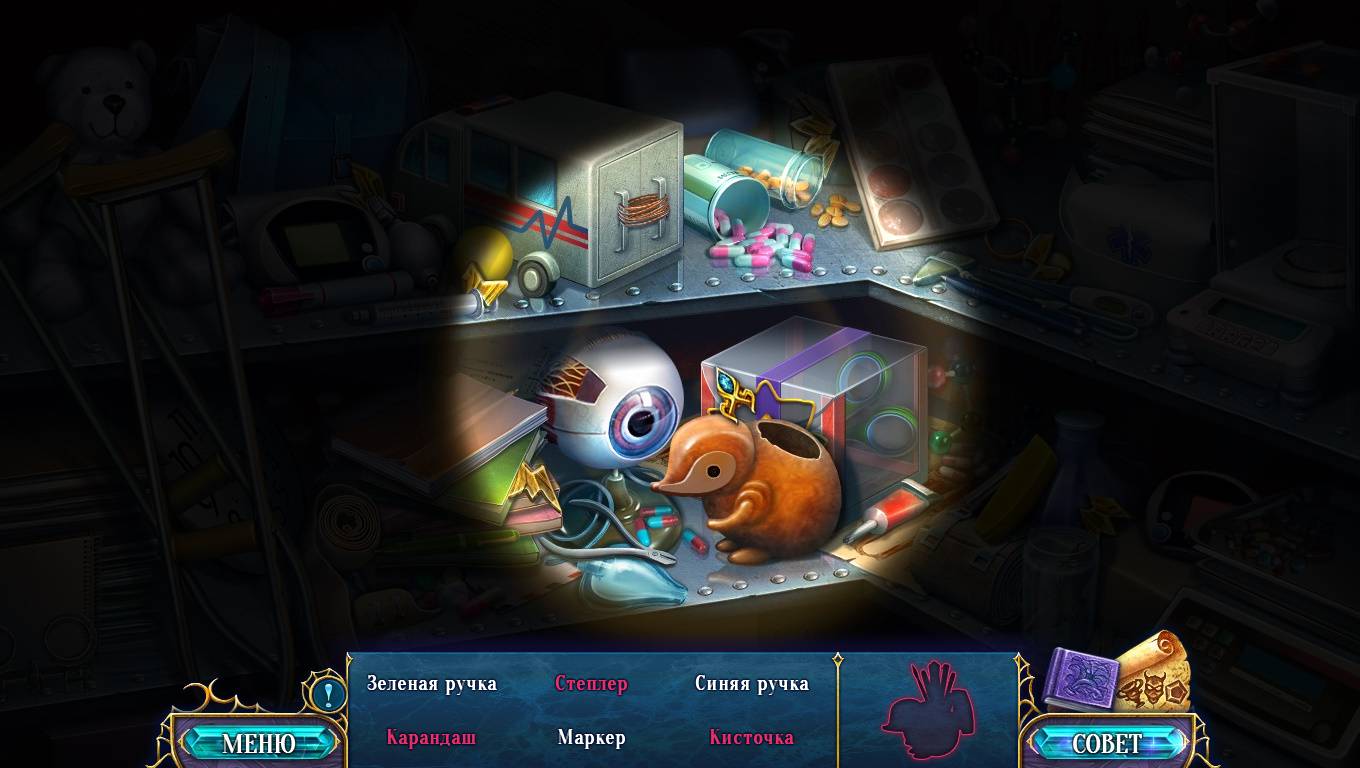Open the МЕНЮ button
This screenshot has height=768, width=1360.
click(x=258, y=743)
